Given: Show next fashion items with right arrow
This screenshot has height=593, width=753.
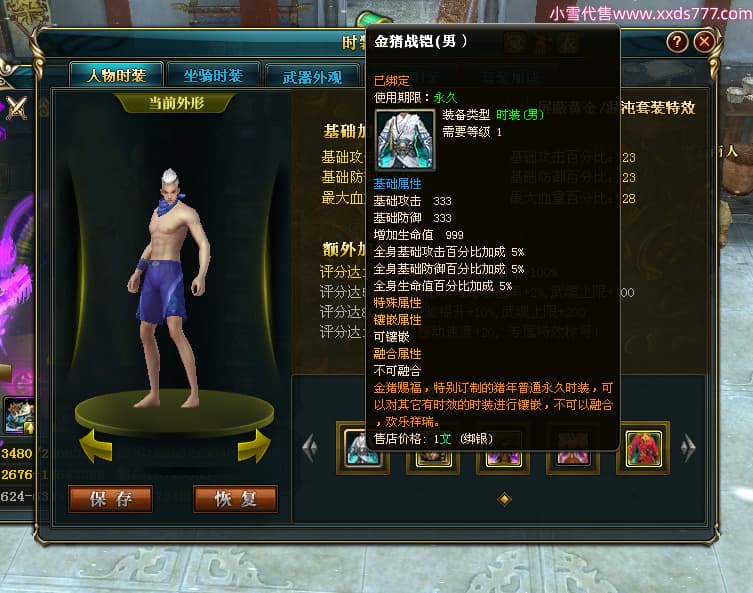Looking at the screenshot, I should coord(688,447).
